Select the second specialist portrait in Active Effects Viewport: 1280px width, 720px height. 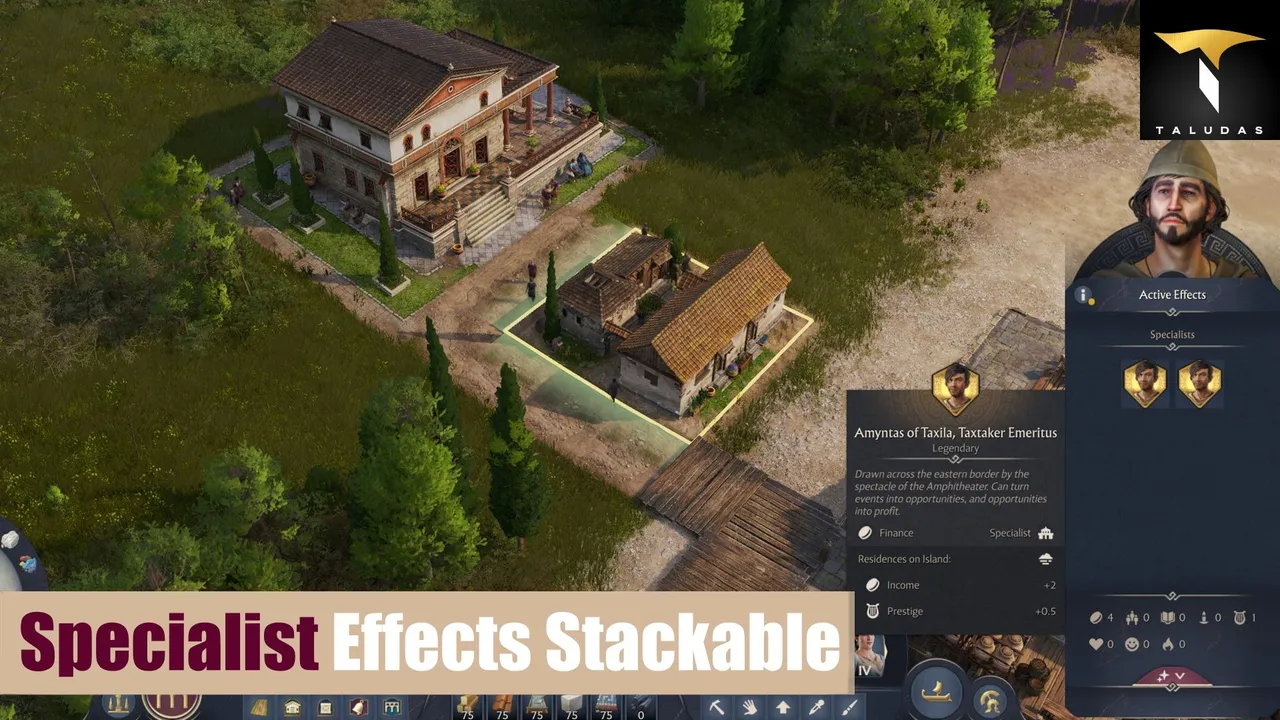pos(1199,382)
